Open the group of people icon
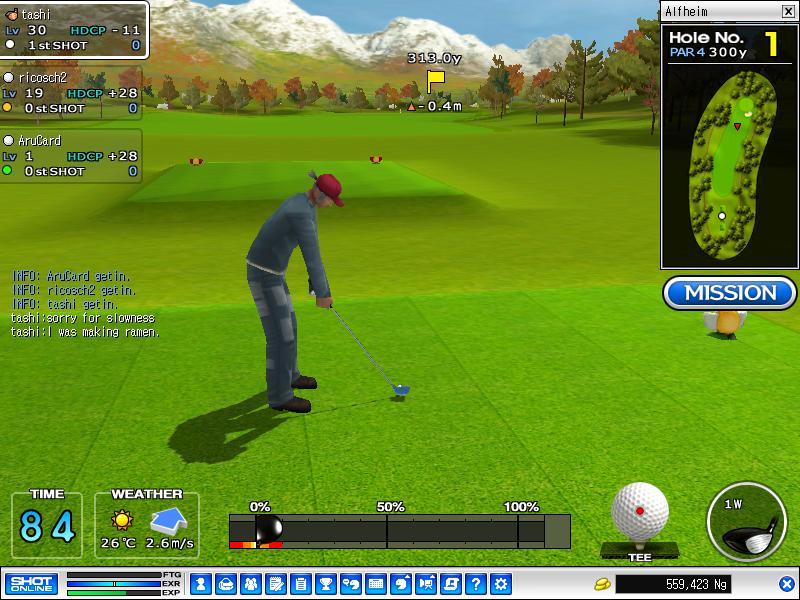Image resolution: width=800 pixels, height=600 pixels. click(x=250, y=583)
